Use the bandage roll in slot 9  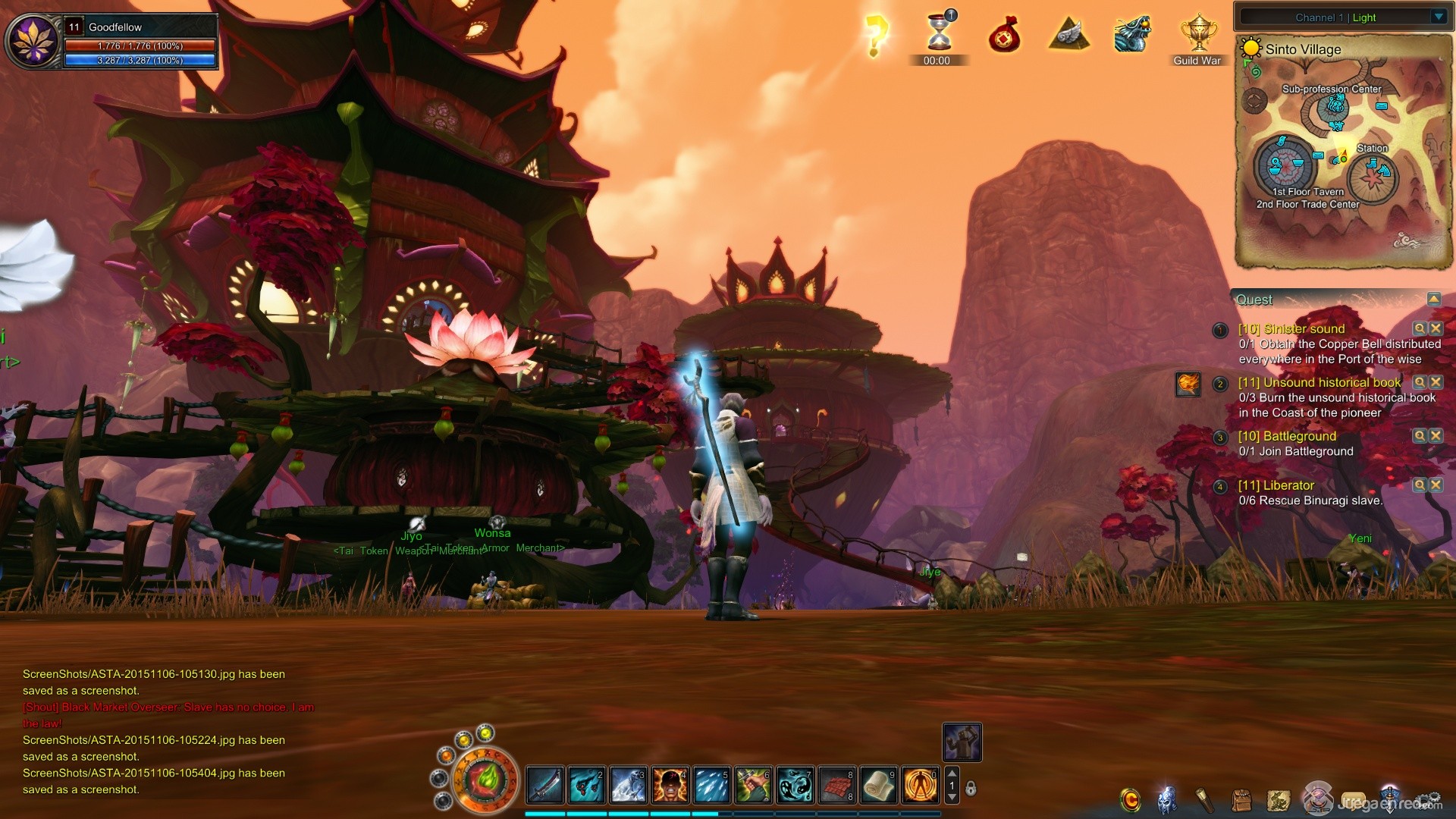point(879,786)
